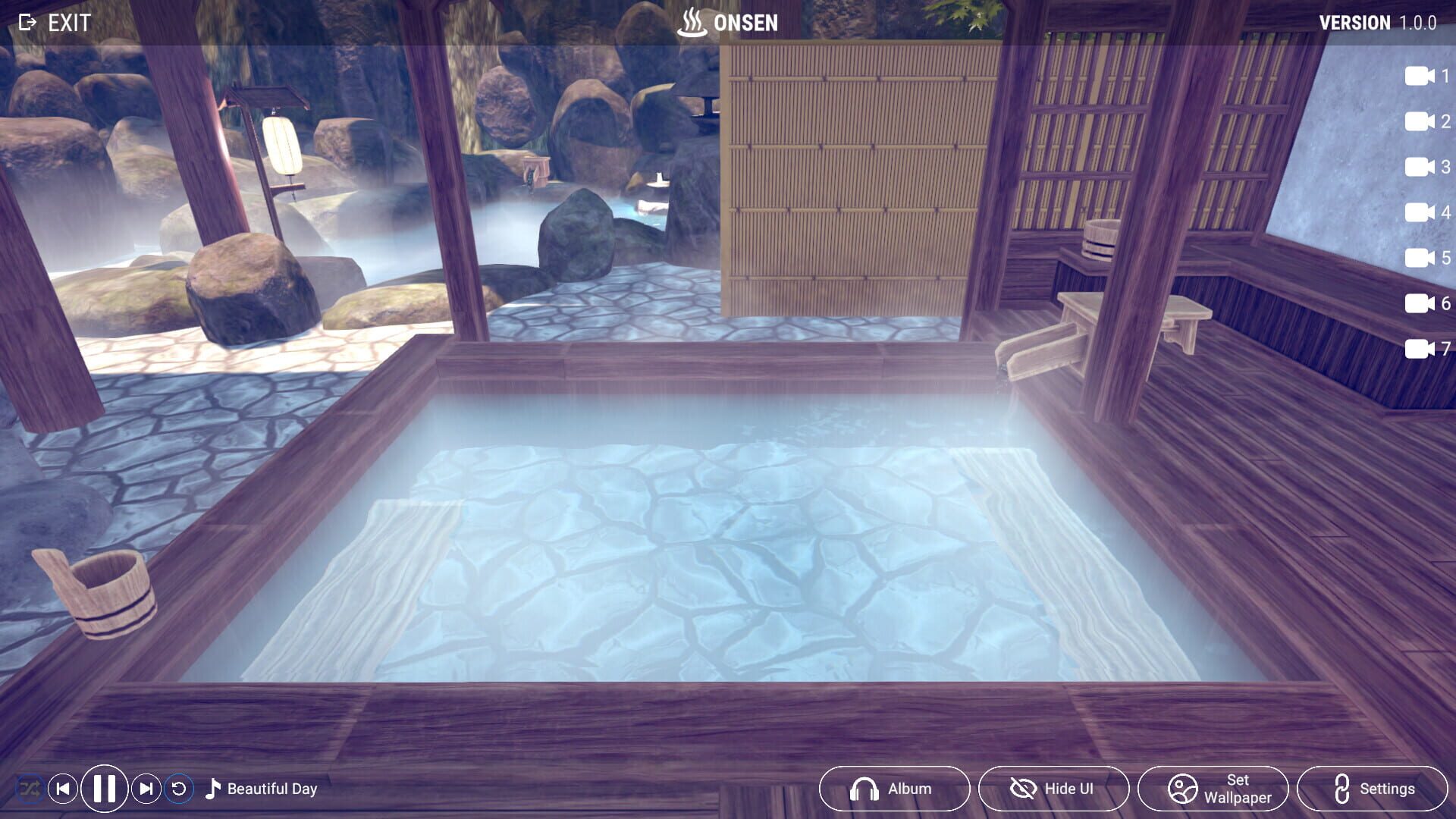Click the song title Beautiful Day
Screen dimensions: 1456x819
[x=271, y=789]
